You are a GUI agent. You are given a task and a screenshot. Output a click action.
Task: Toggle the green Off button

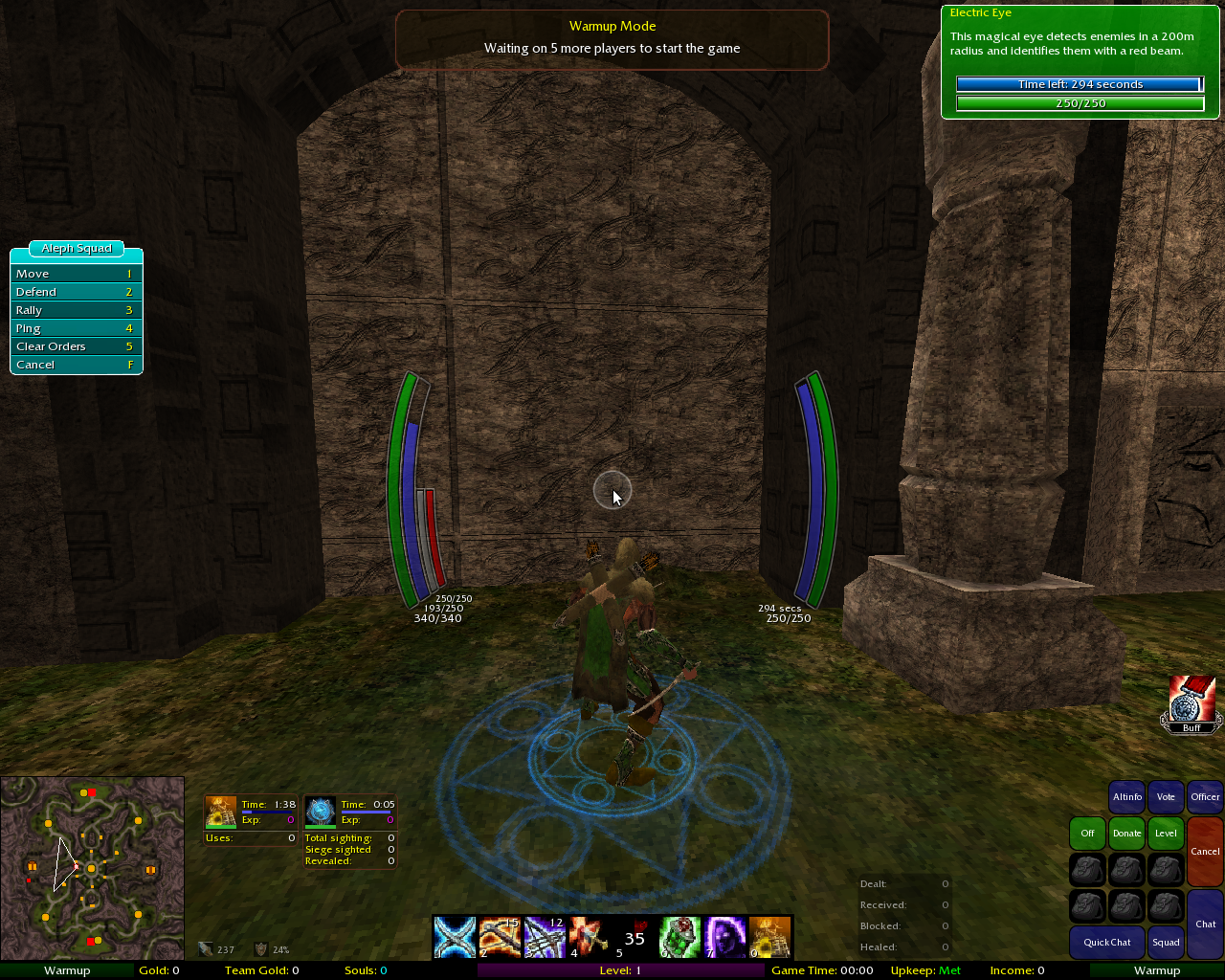coord(1087,834)
